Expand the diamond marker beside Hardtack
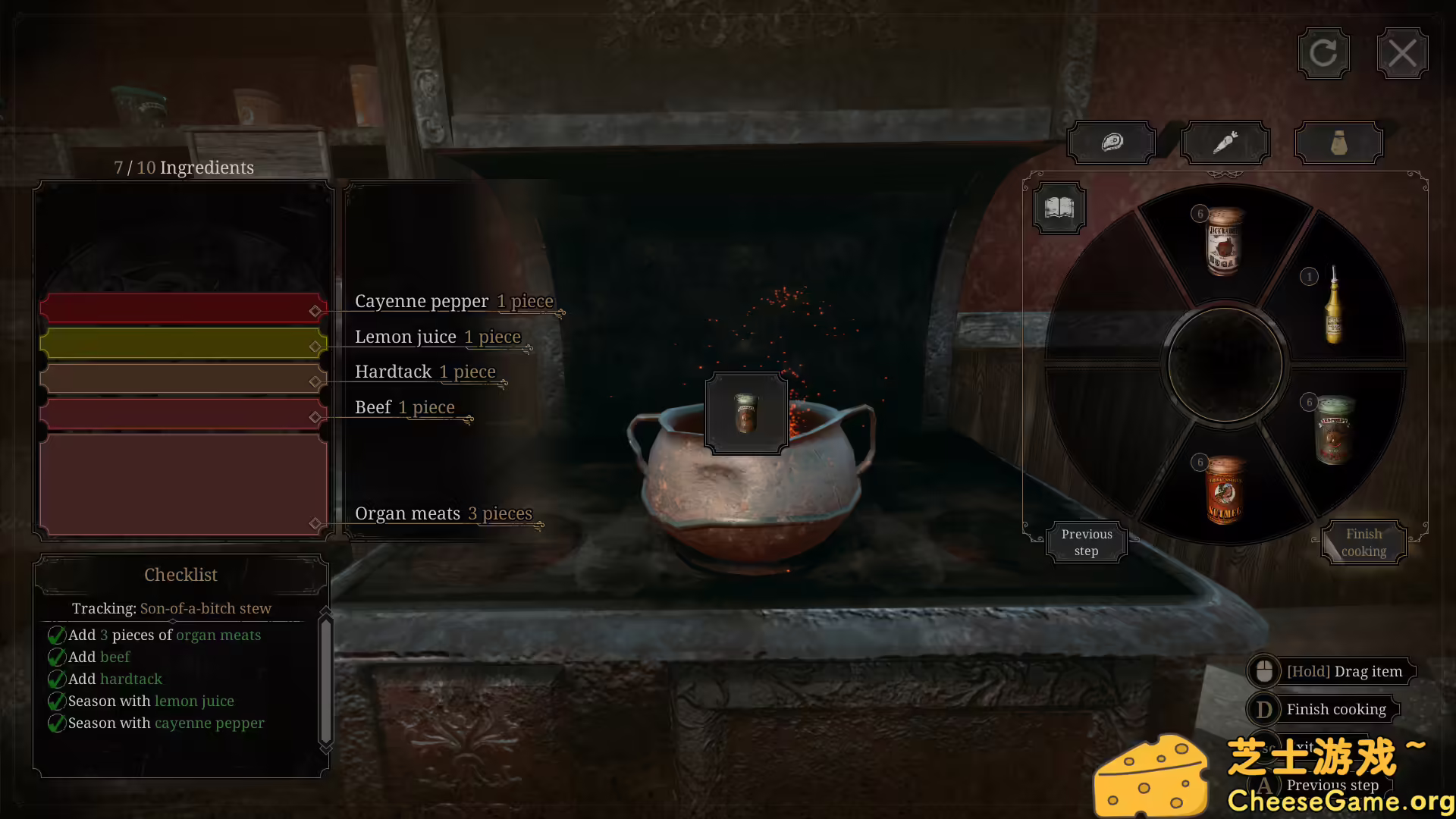 [315, 381]
